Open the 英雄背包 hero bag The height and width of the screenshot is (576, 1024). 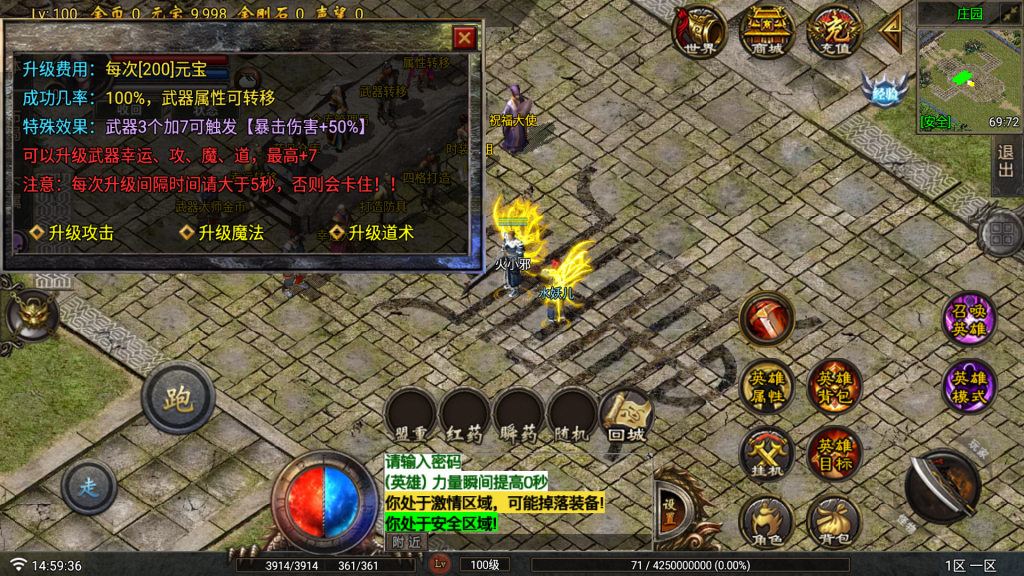click(834, 386)
